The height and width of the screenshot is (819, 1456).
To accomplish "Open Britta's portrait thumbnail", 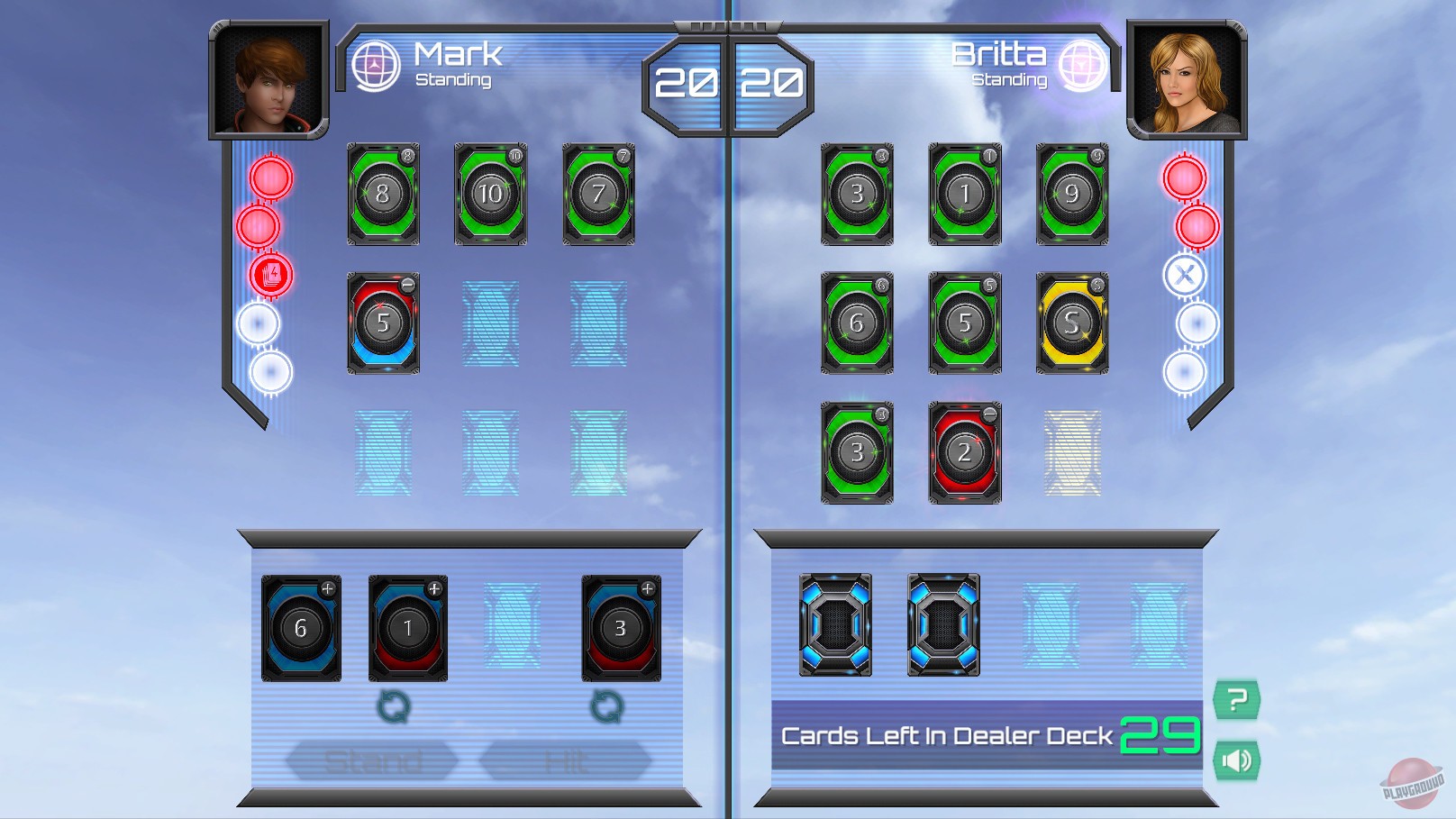I will point(1188,79).
